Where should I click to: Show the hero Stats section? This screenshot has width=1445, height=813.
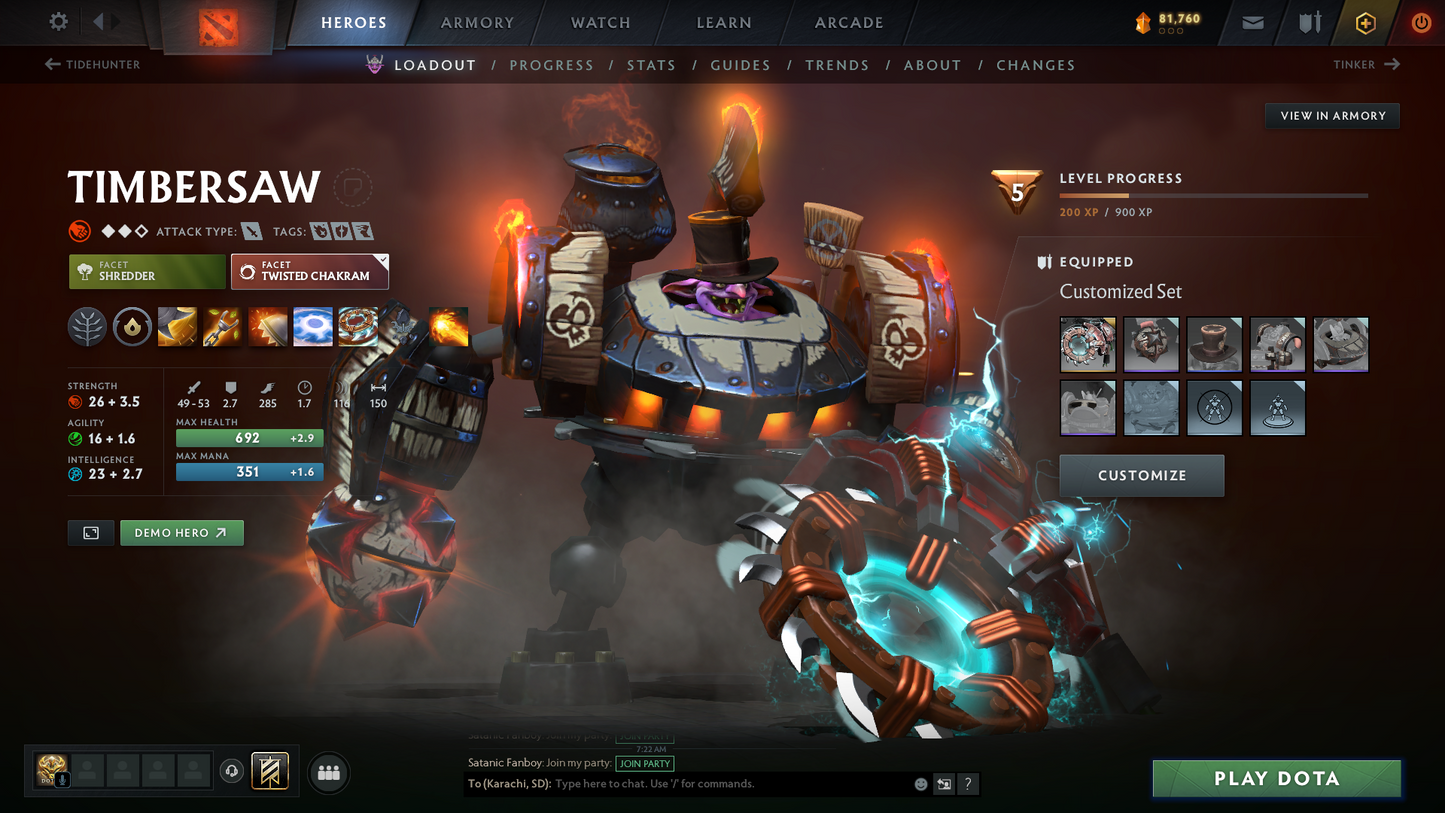click(x=651, y=65)
